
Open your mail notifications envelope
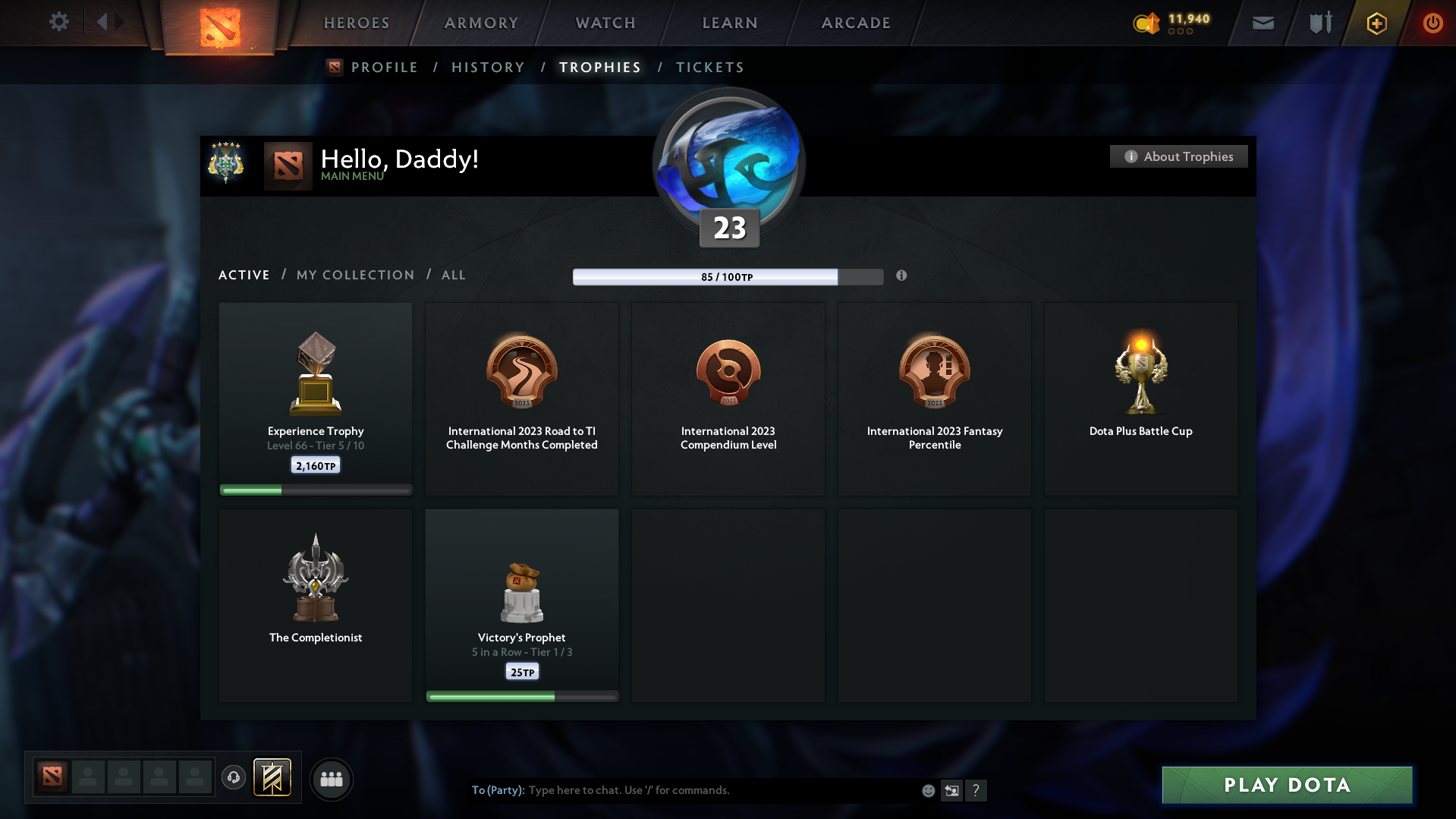point(1262,23)
